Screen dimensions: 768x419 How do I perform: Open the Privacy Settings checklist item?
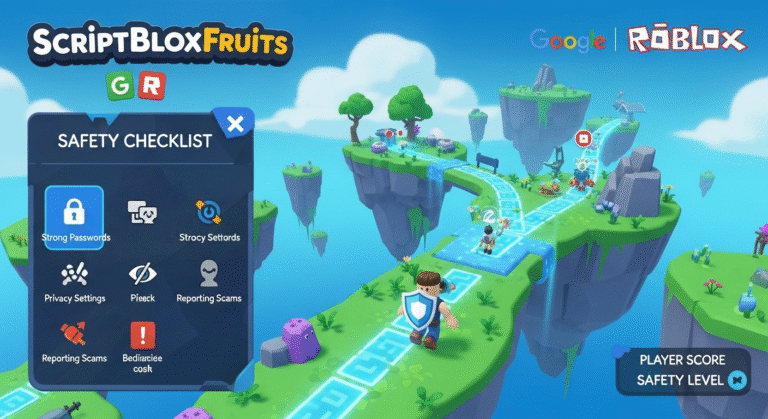(74, 274)
